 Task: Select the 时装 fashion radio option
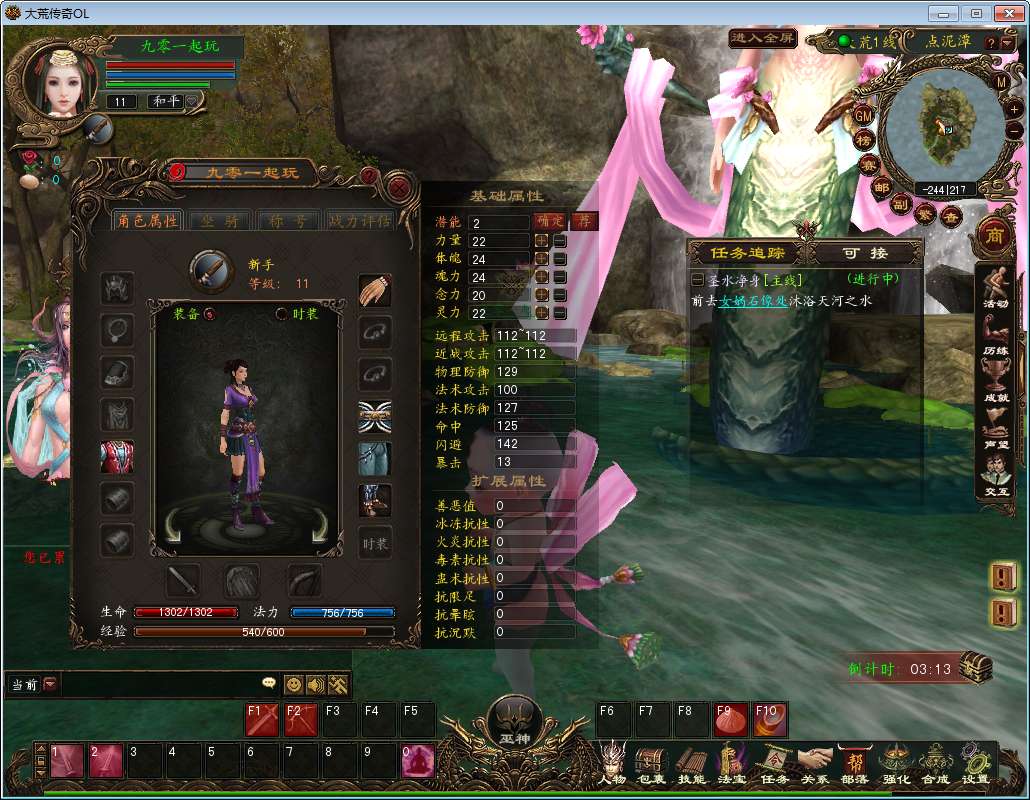(282, 314)
